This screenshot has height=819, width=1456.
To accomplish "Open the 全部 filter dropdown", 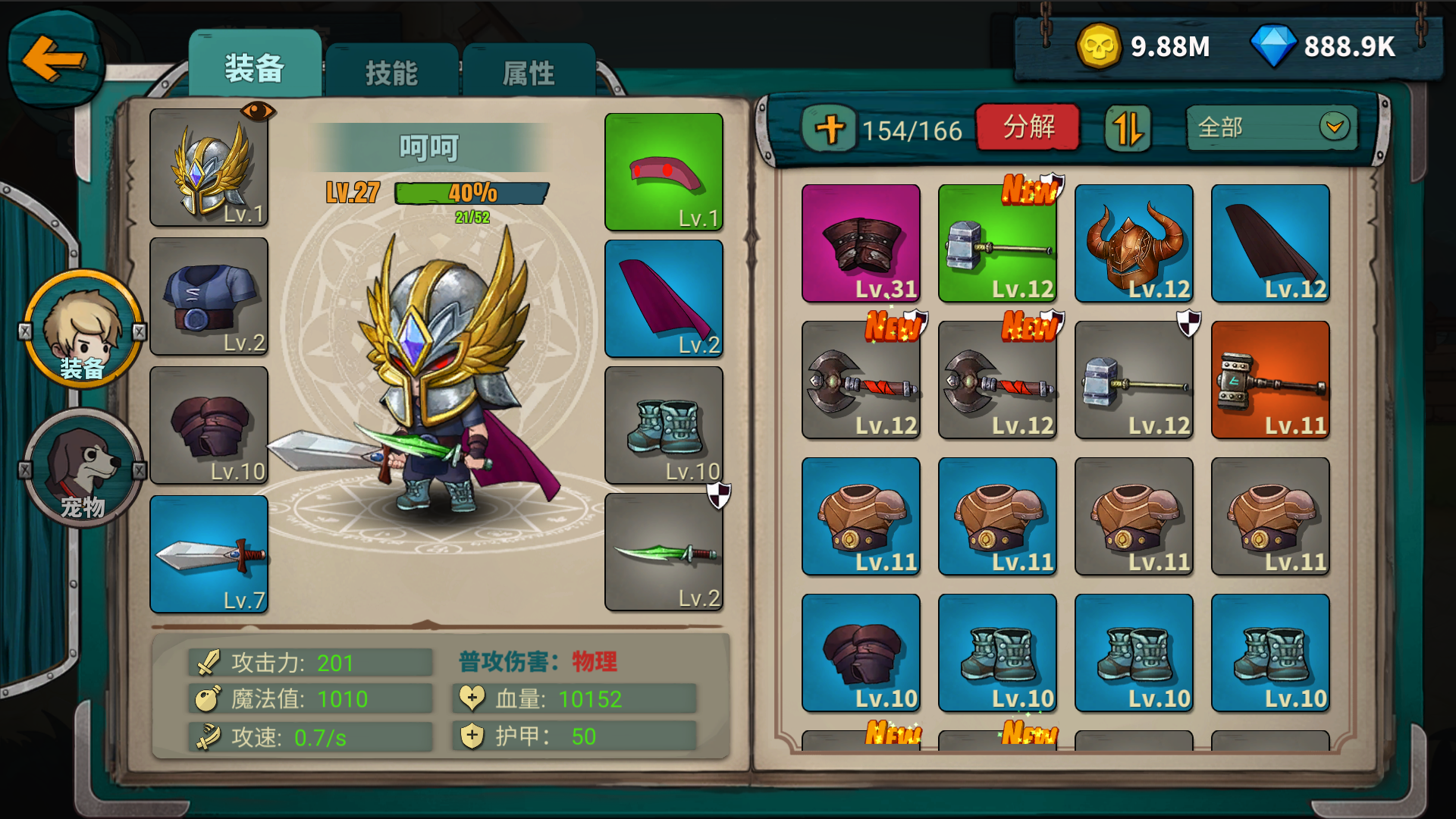I will click(1272, 127).
